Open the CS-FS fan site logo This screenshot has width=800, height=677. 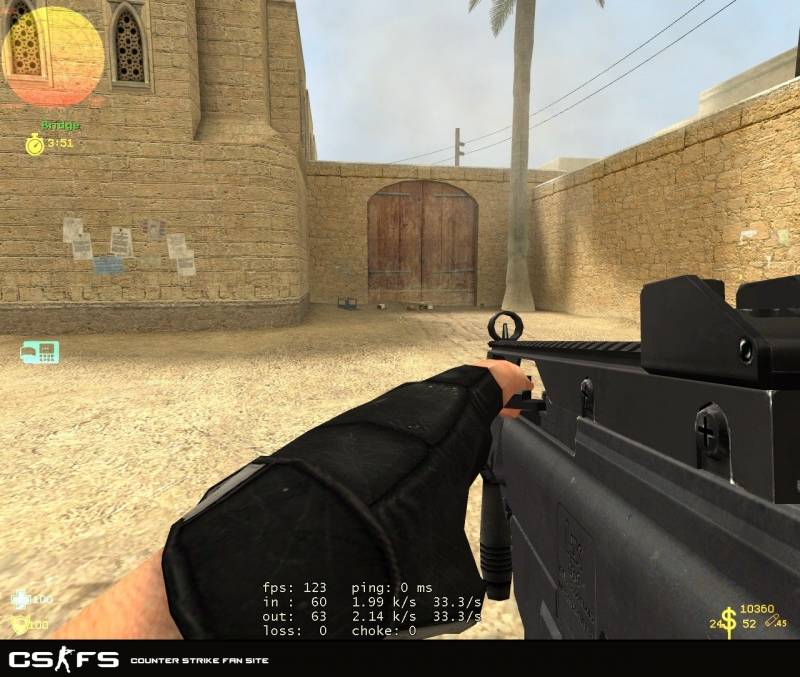click(x=64, y=660)
